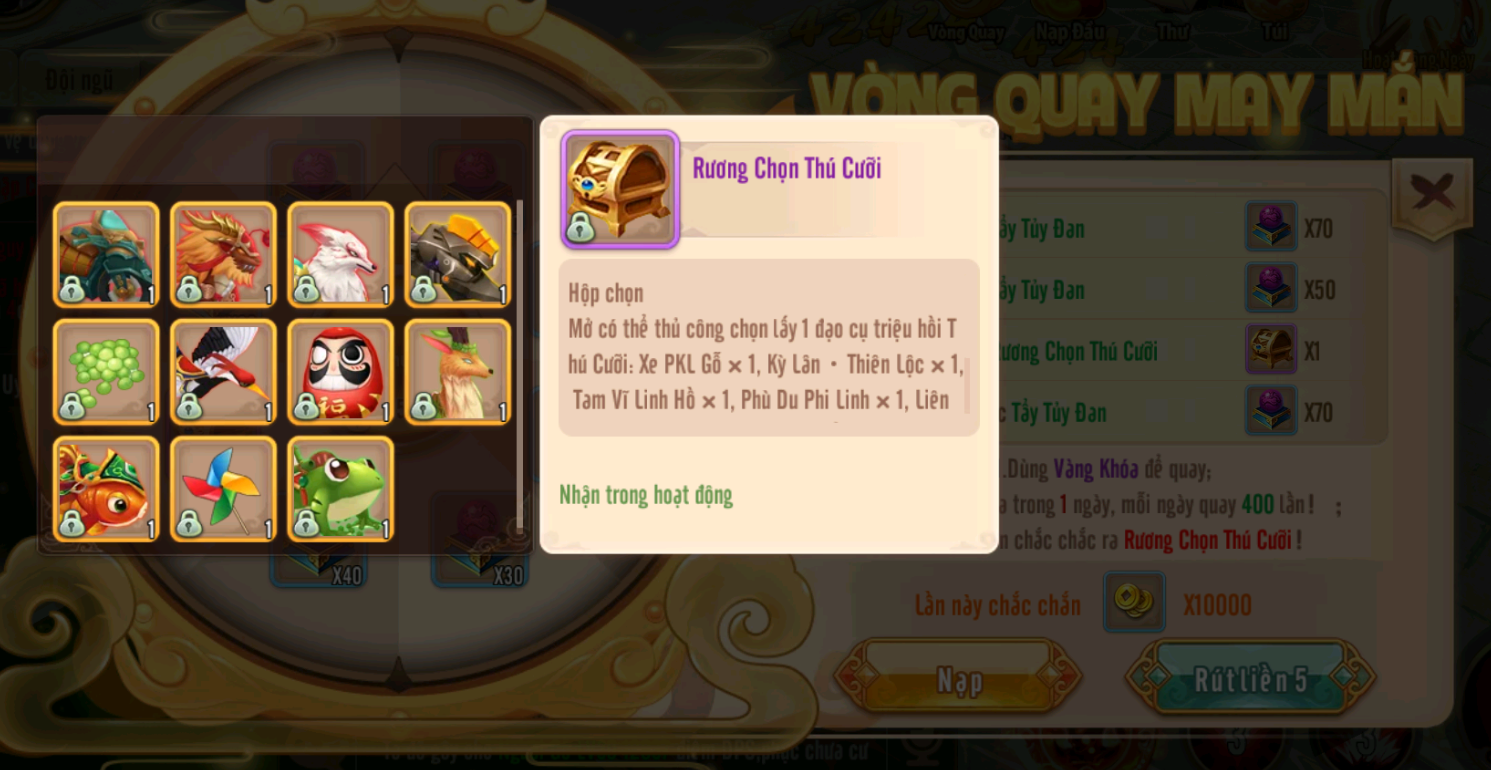
Task: Choose the red dragon mount slot
Action: pyautogui.click(x=223, y=255)
